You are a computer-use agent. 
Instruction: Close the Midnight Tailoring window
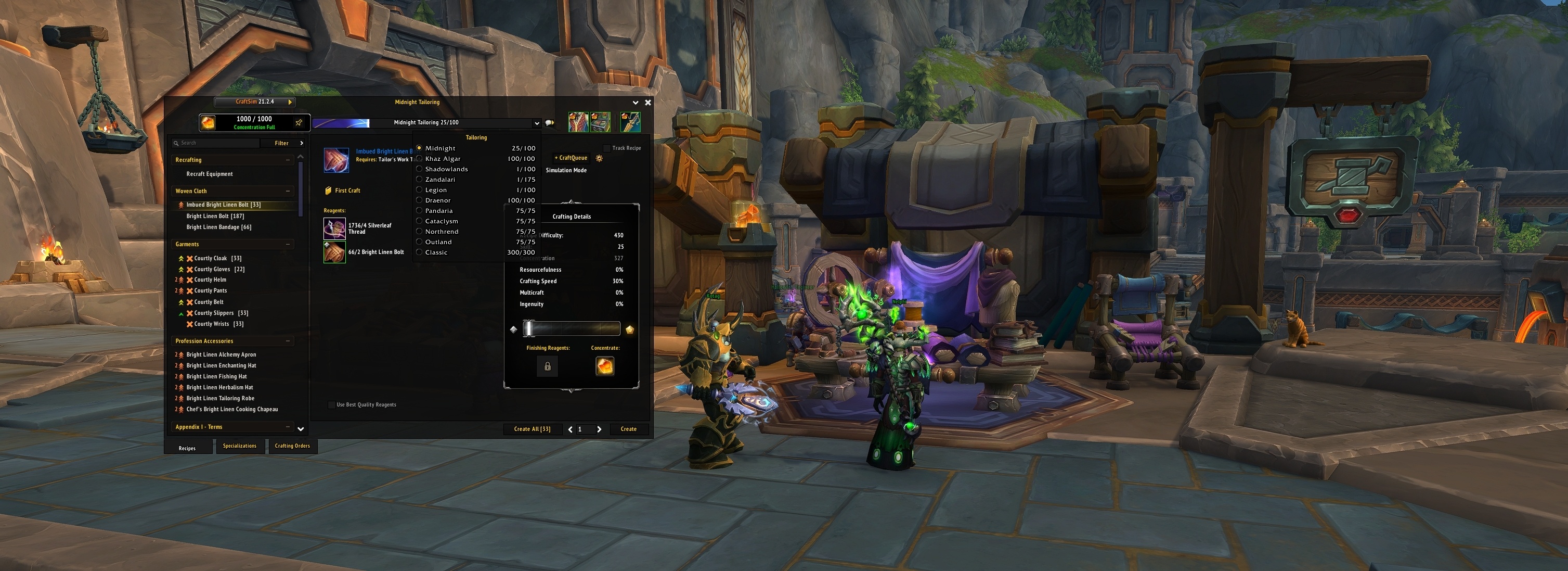(647, 103)
